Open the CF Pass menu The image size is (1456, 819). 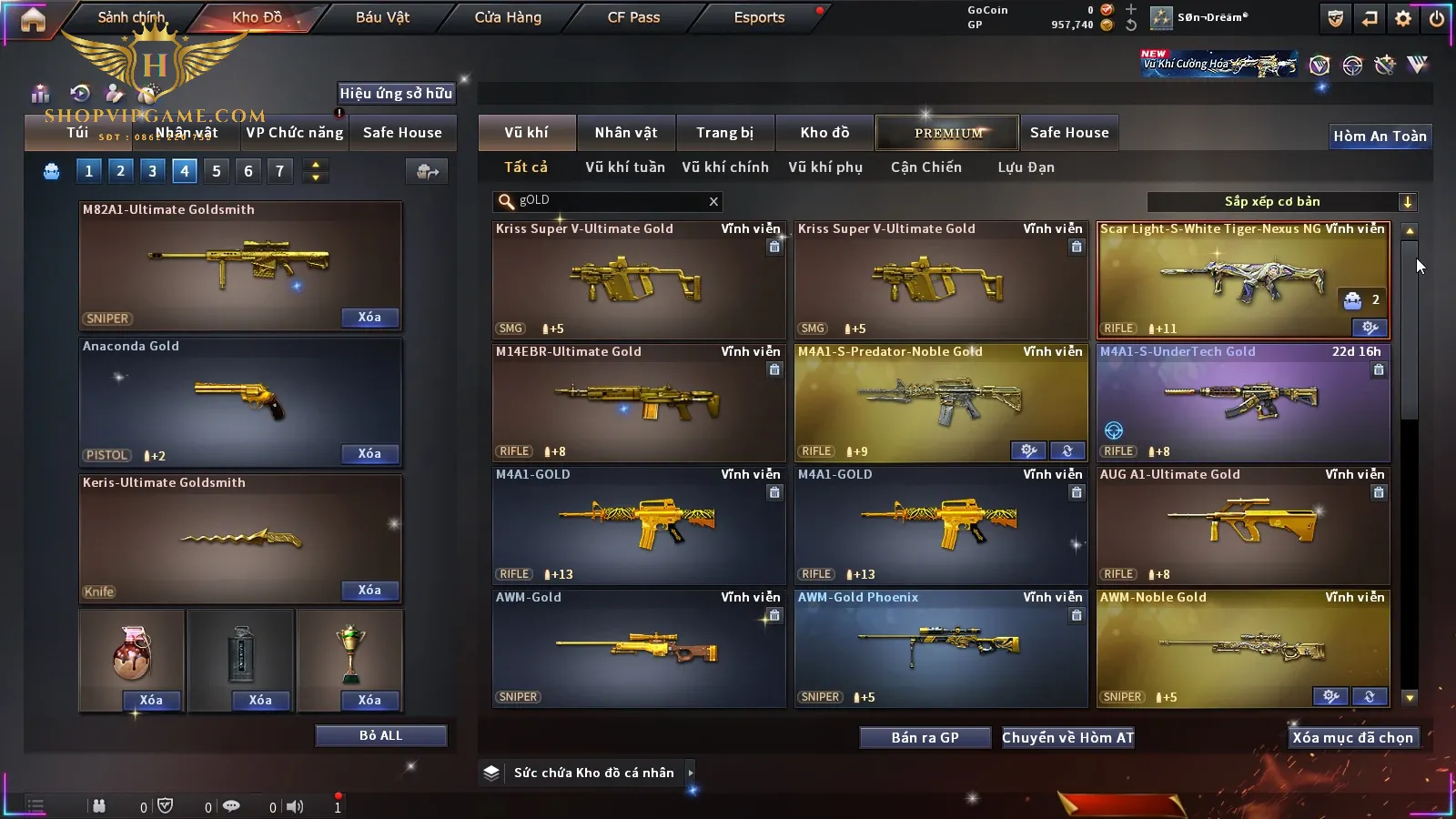(x=633, y=17)
